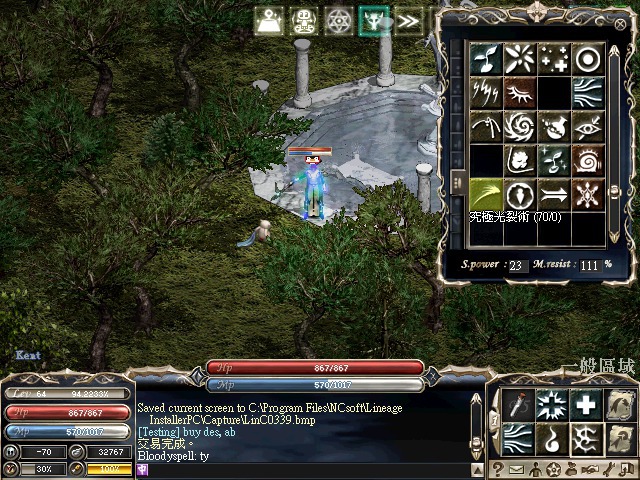The image size is (640, 480).
Task: Expand the double chevron arrow at top
Action: point(406,21)
